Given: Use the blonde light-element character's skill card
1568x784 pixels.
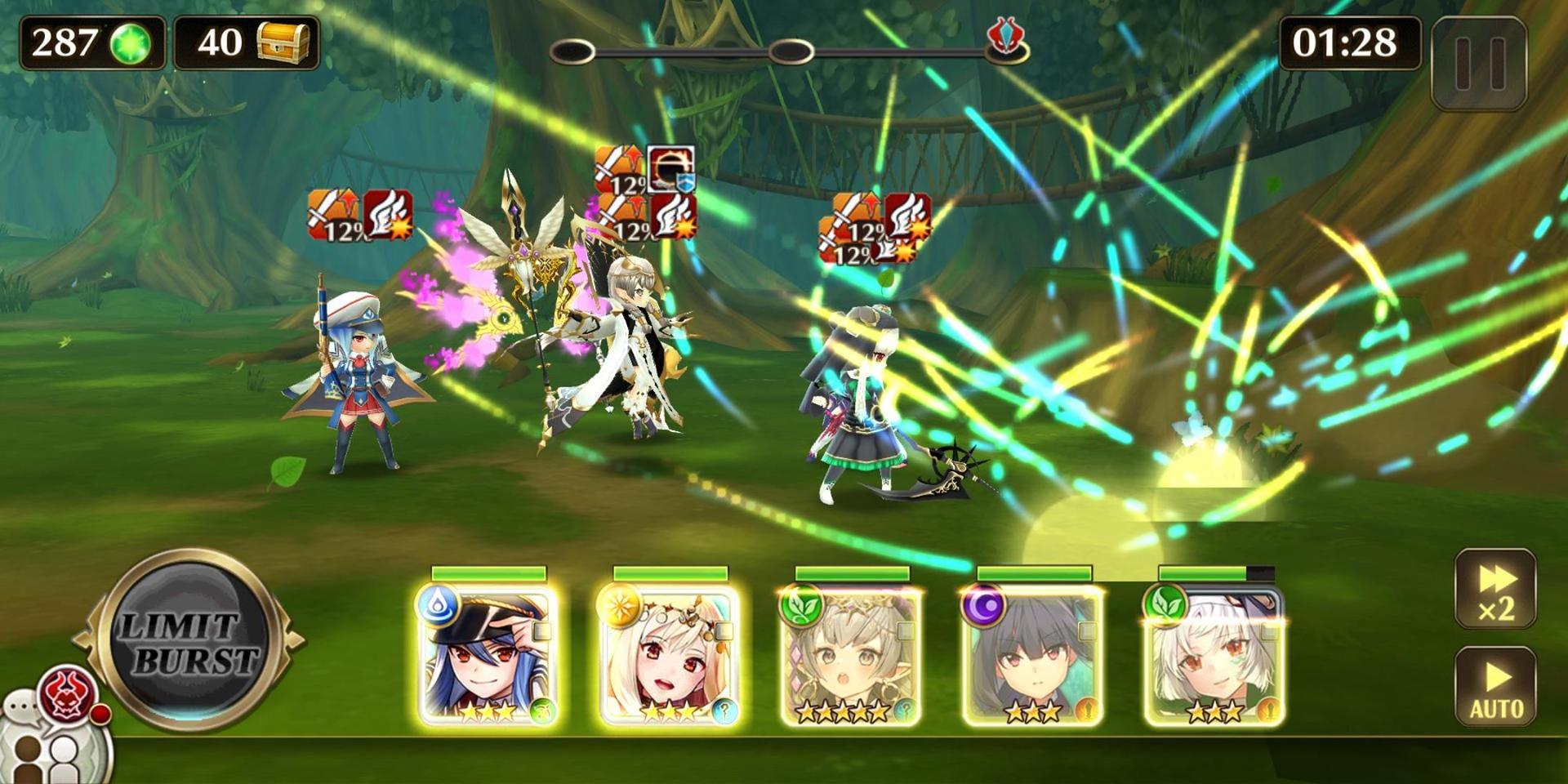Looking at the screenshot, I should click(x=670, y=657).
